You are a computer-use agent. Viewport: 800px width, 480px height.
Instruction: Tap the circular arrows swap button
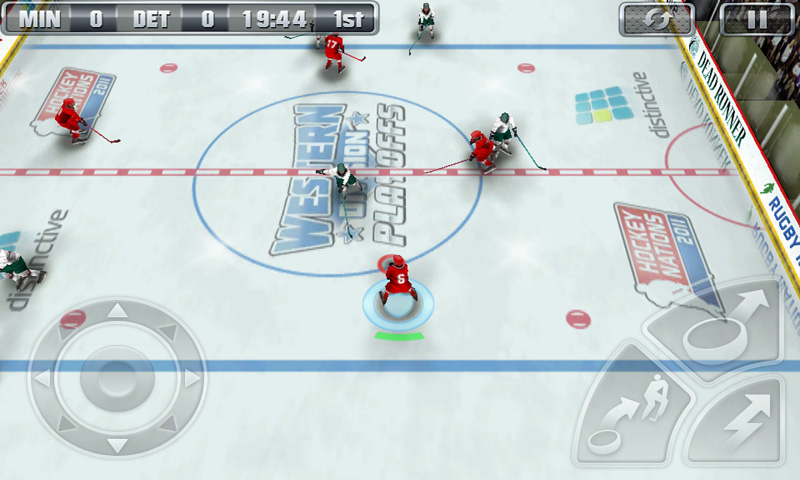coord(656,18)
